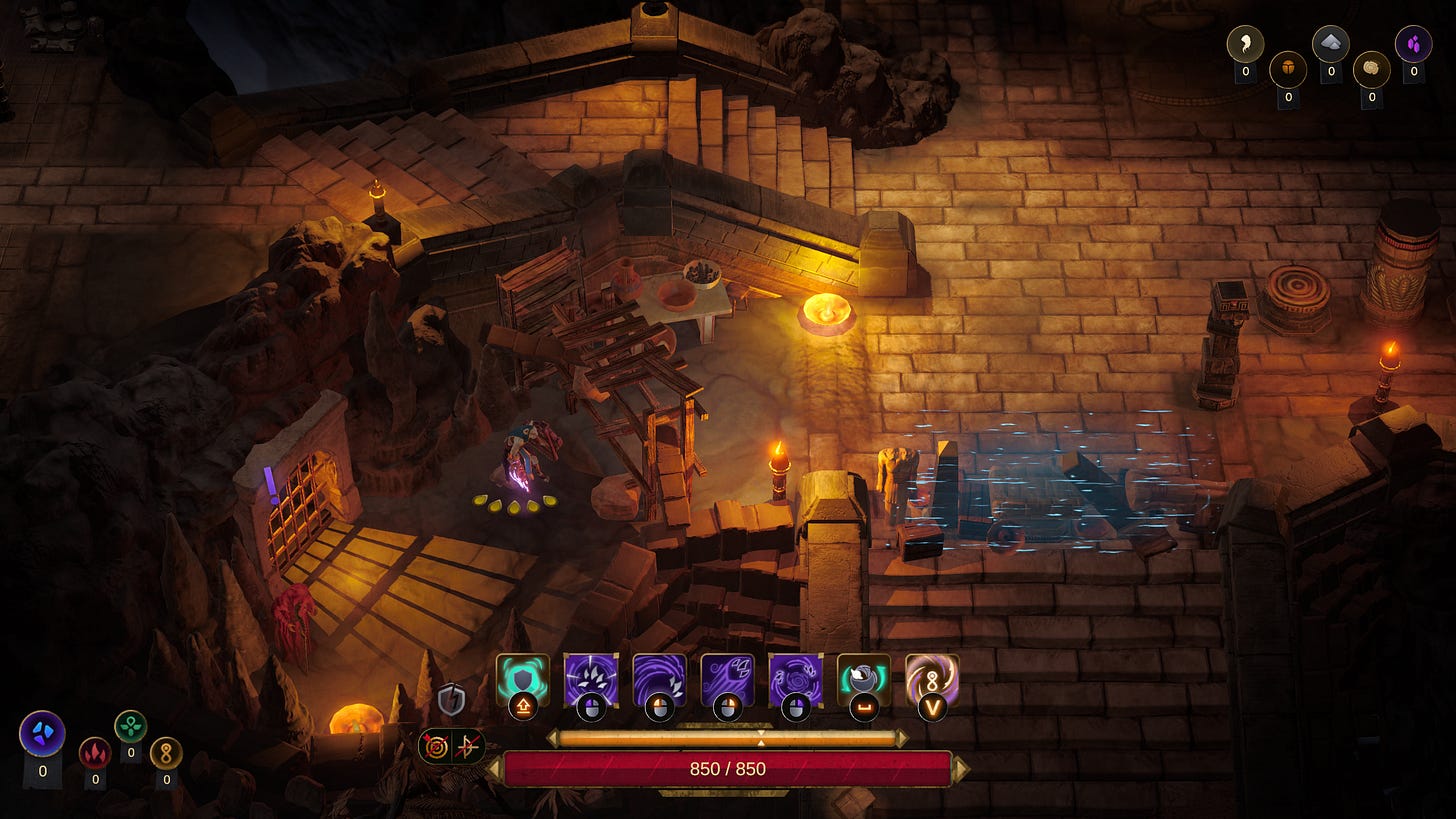Screen dimensions: 1456x819
Task: Use the purple claw burst ability
Action: point(591,679)
